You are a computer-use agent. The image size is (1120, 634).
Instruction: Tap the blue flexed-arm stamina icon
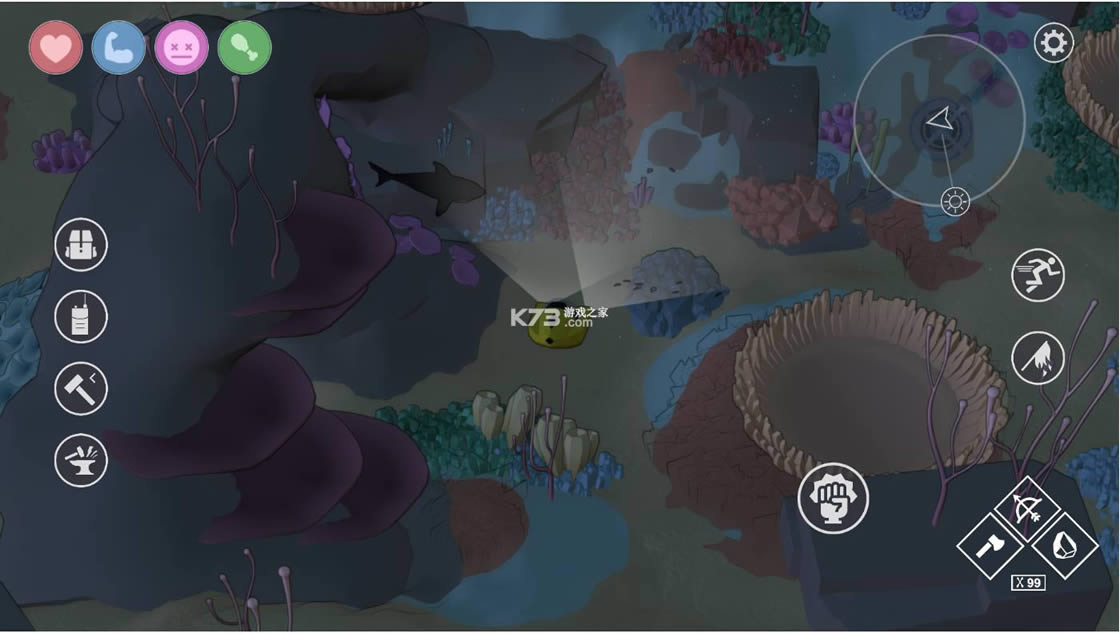pos(119,47)
